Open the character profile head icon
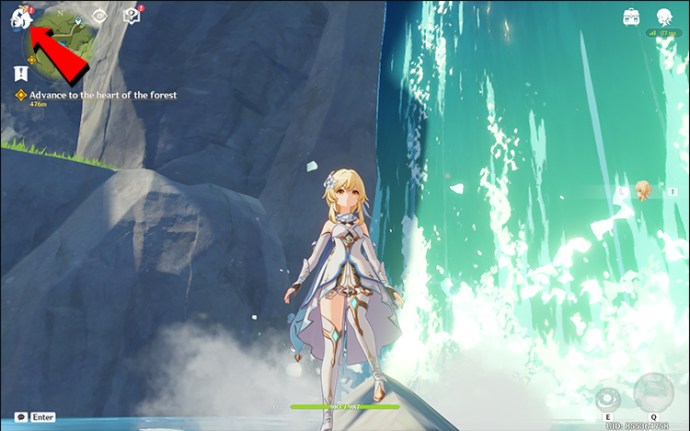This screenshot has width=690, height=431. click(664, 16)
